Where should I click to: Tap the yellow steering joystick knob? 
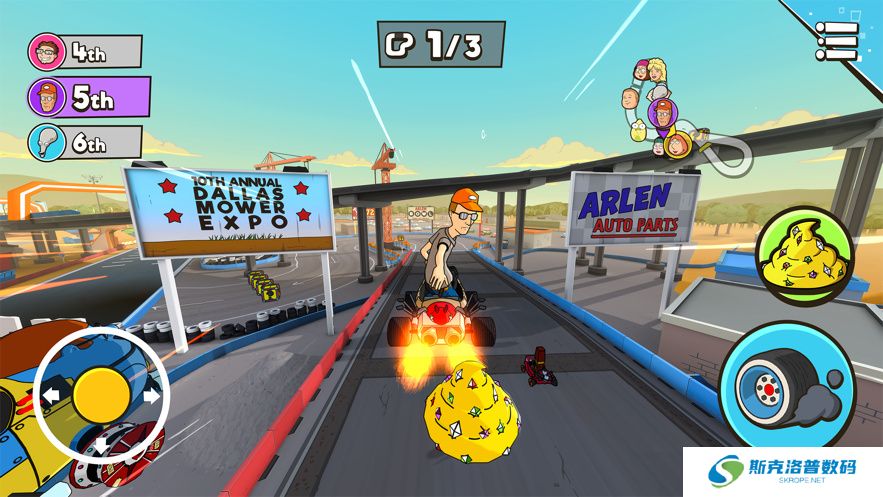[101, 393]
